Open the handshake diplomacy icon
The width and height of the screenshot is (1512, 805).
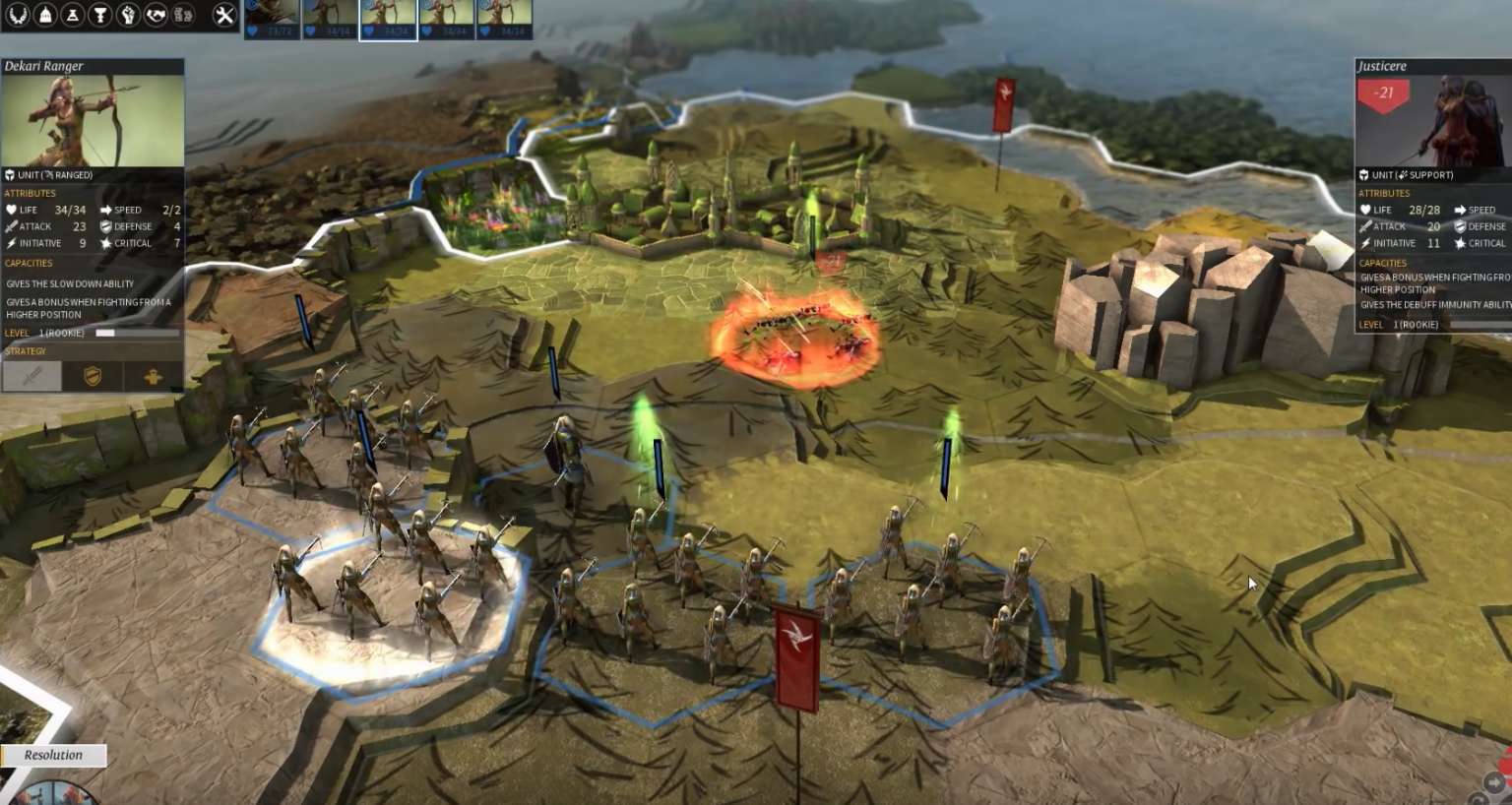157,13
